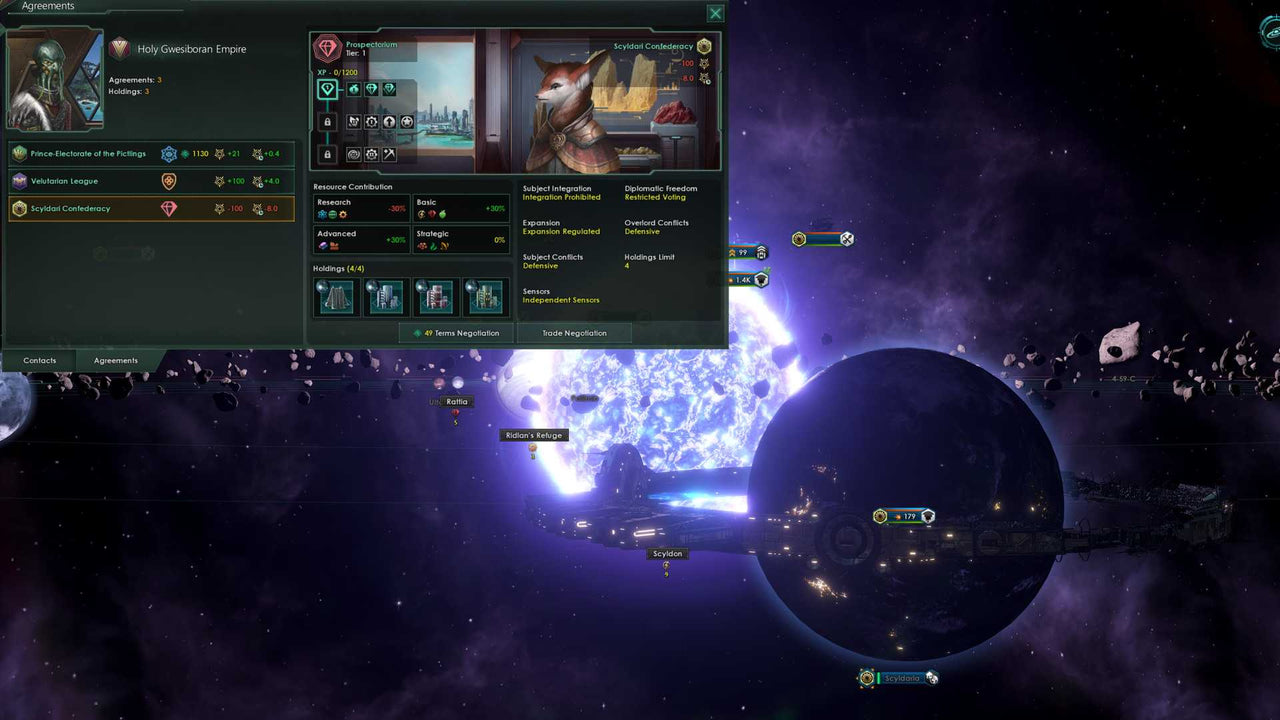Switch to the Agreements tab
This screenshot has width=1280, height=720.
click(116, 360)
